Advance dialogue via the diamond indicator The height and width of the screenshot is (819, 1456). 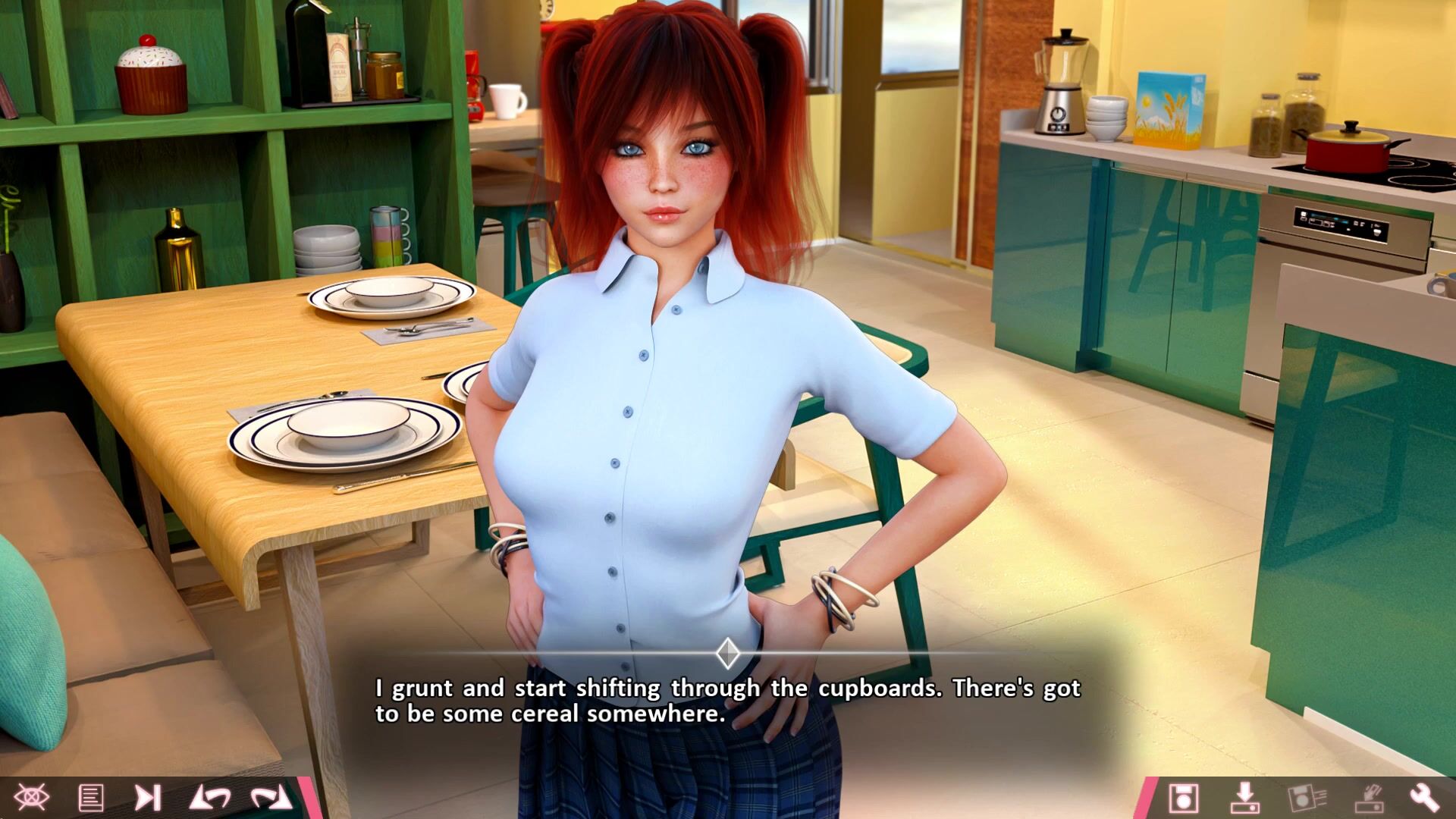[728, 653]
